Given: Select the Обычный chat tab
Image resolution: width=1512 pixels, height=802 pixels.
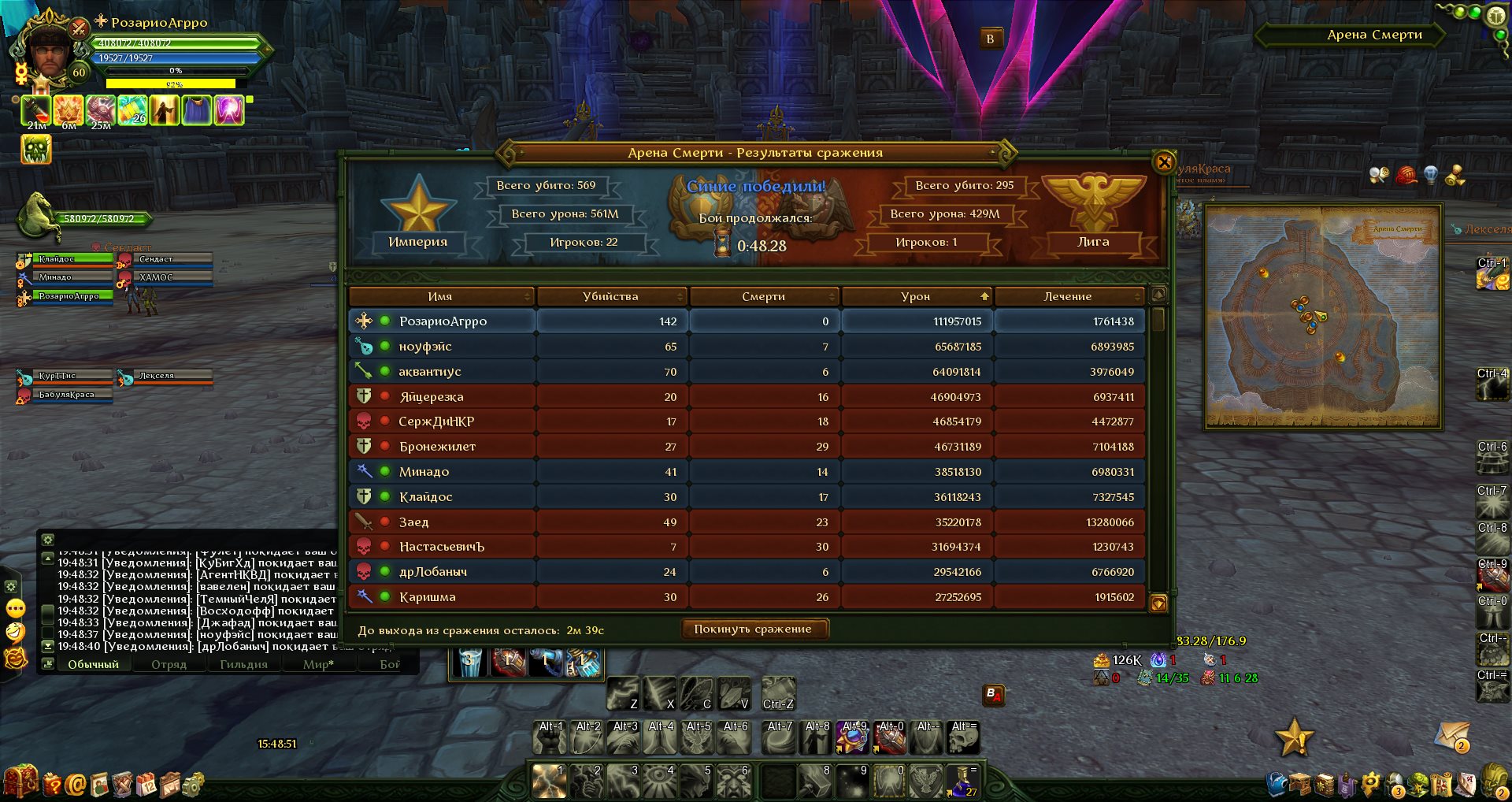Looking at the screenshot, I should (93, 664).
